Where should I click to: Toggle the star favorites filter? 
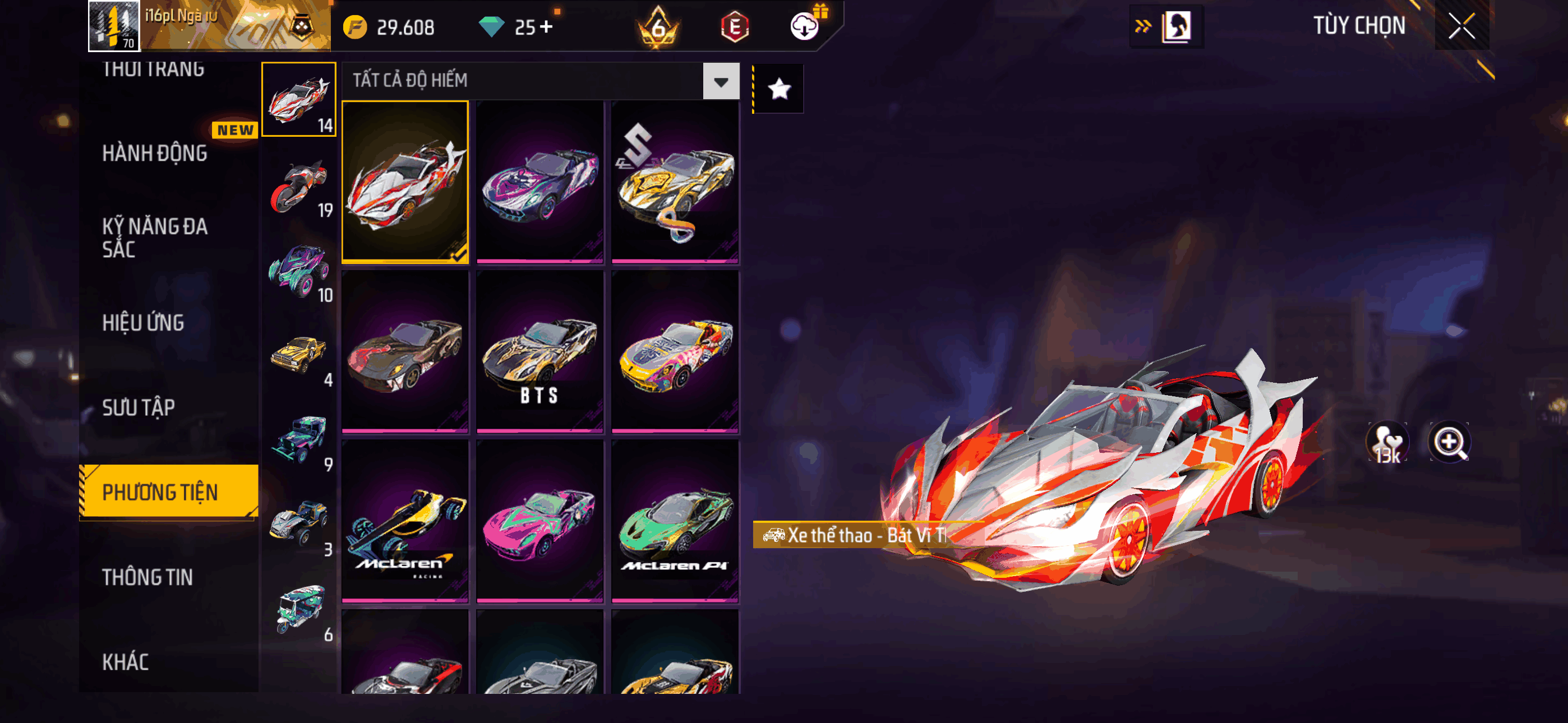[x=778, y=90]
